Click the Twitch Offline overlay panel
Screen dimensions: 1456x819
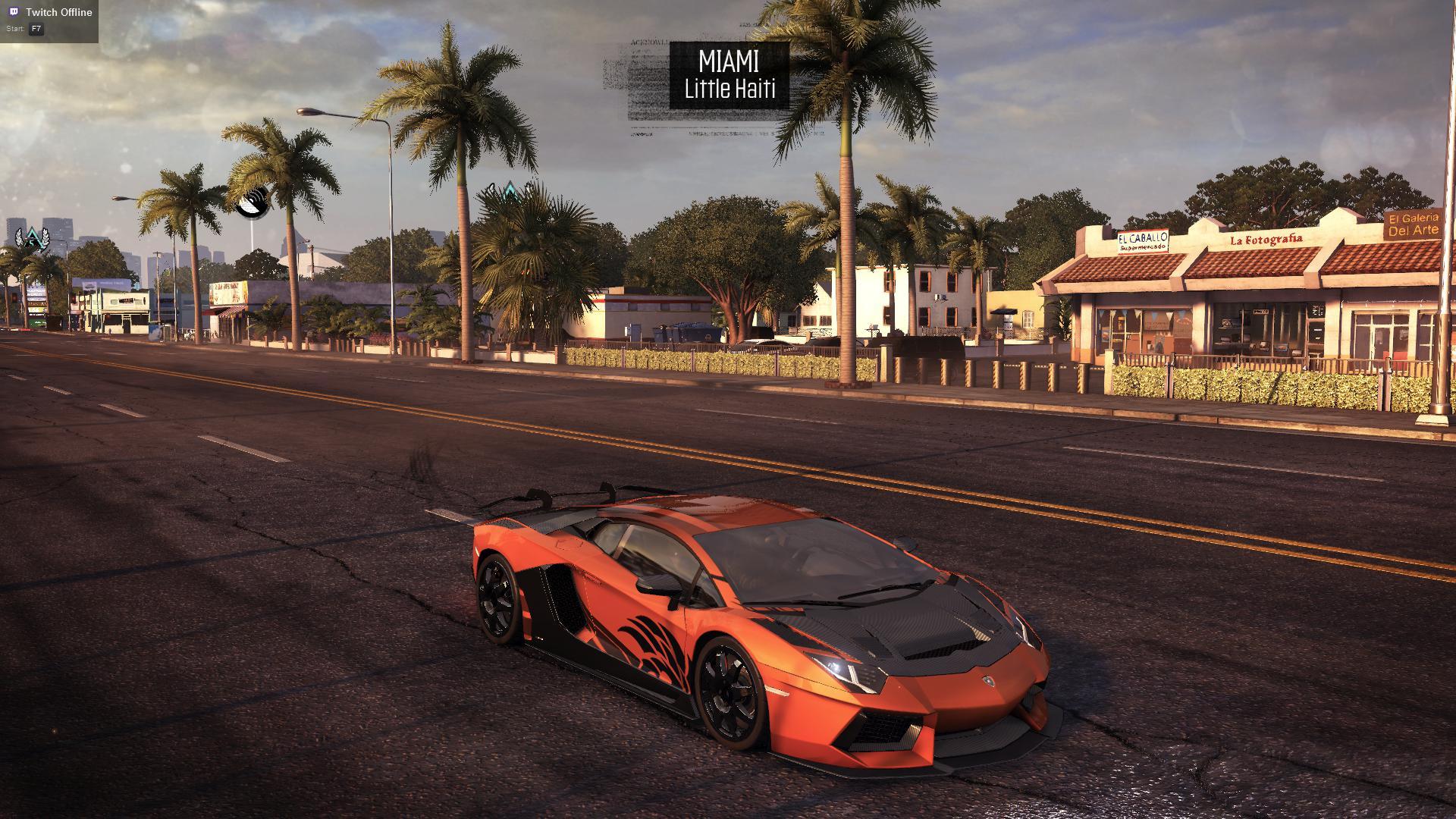point(49,20)
